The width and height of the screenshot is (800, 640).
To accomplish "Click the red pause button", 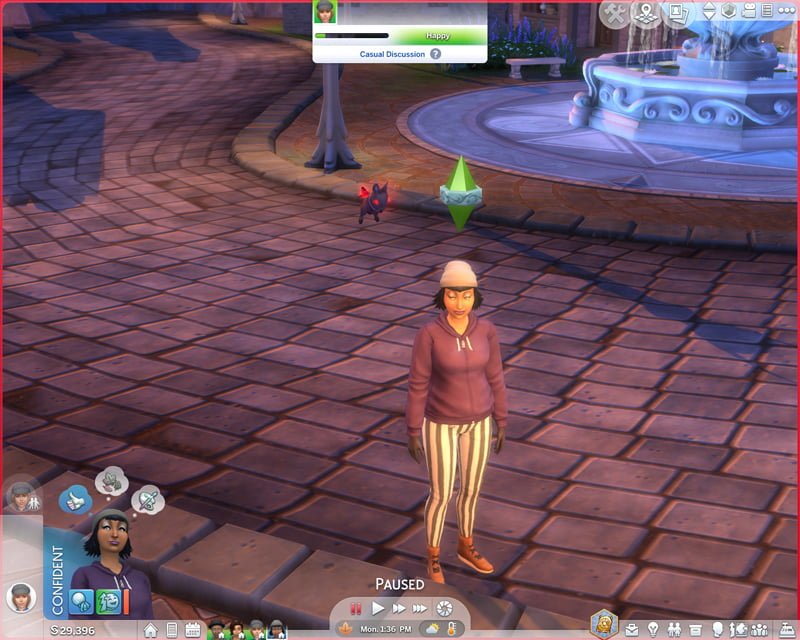I will [x=357, y=607].
